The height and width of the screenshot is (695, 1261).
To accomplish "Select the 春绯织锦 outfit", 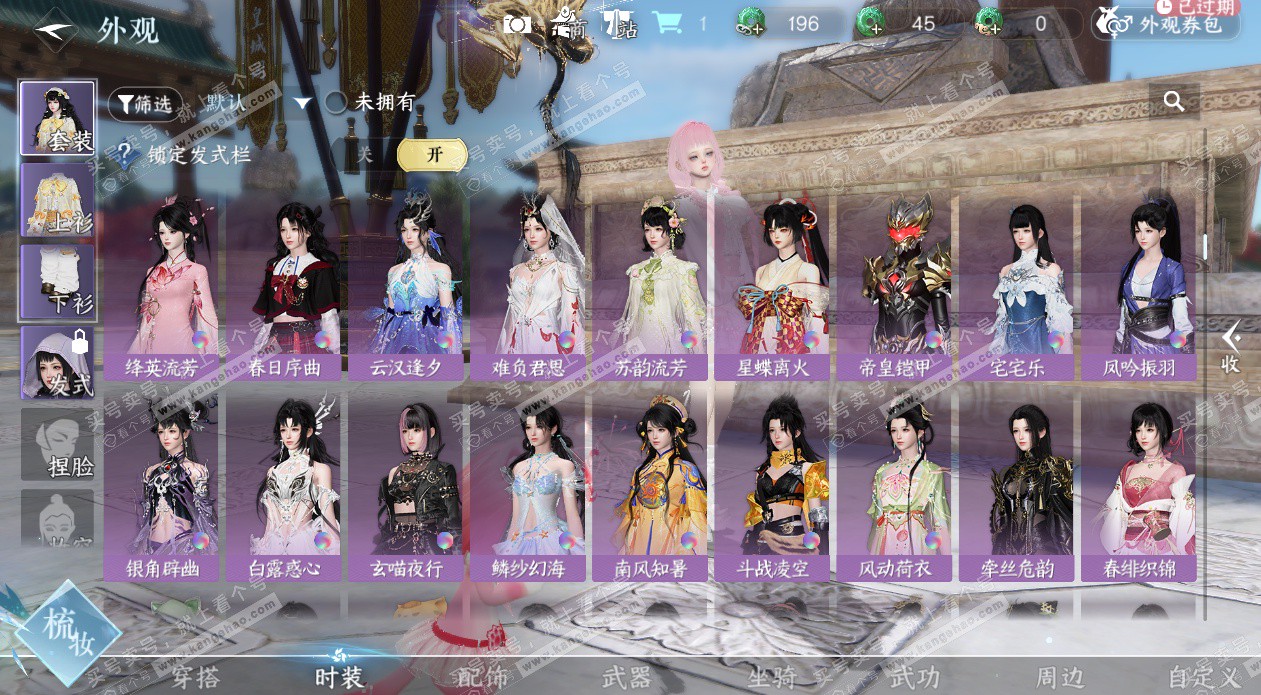I will pyautogui.click(x=1138, y=487).
